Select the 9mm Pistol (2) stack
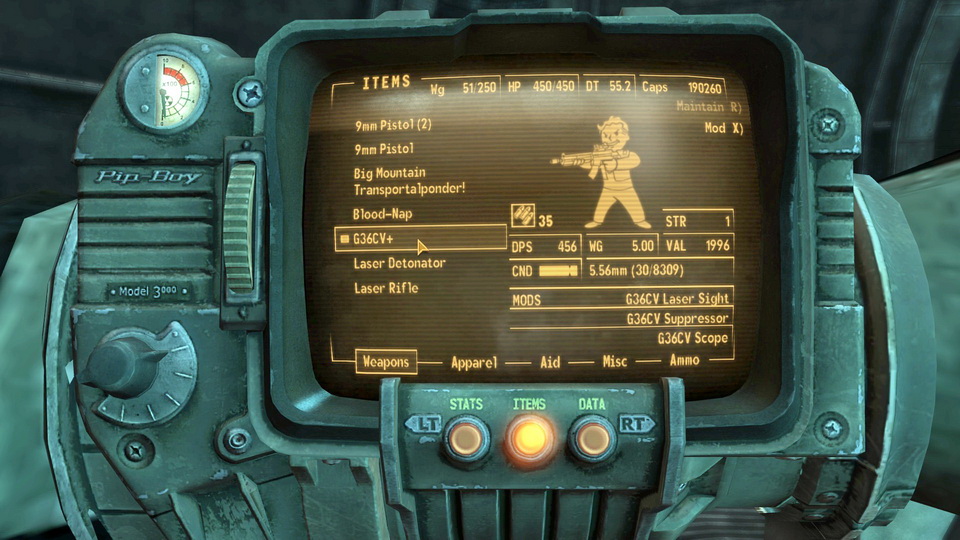Image resolution: width=960 pixels, height=540 pixels. 392,126
